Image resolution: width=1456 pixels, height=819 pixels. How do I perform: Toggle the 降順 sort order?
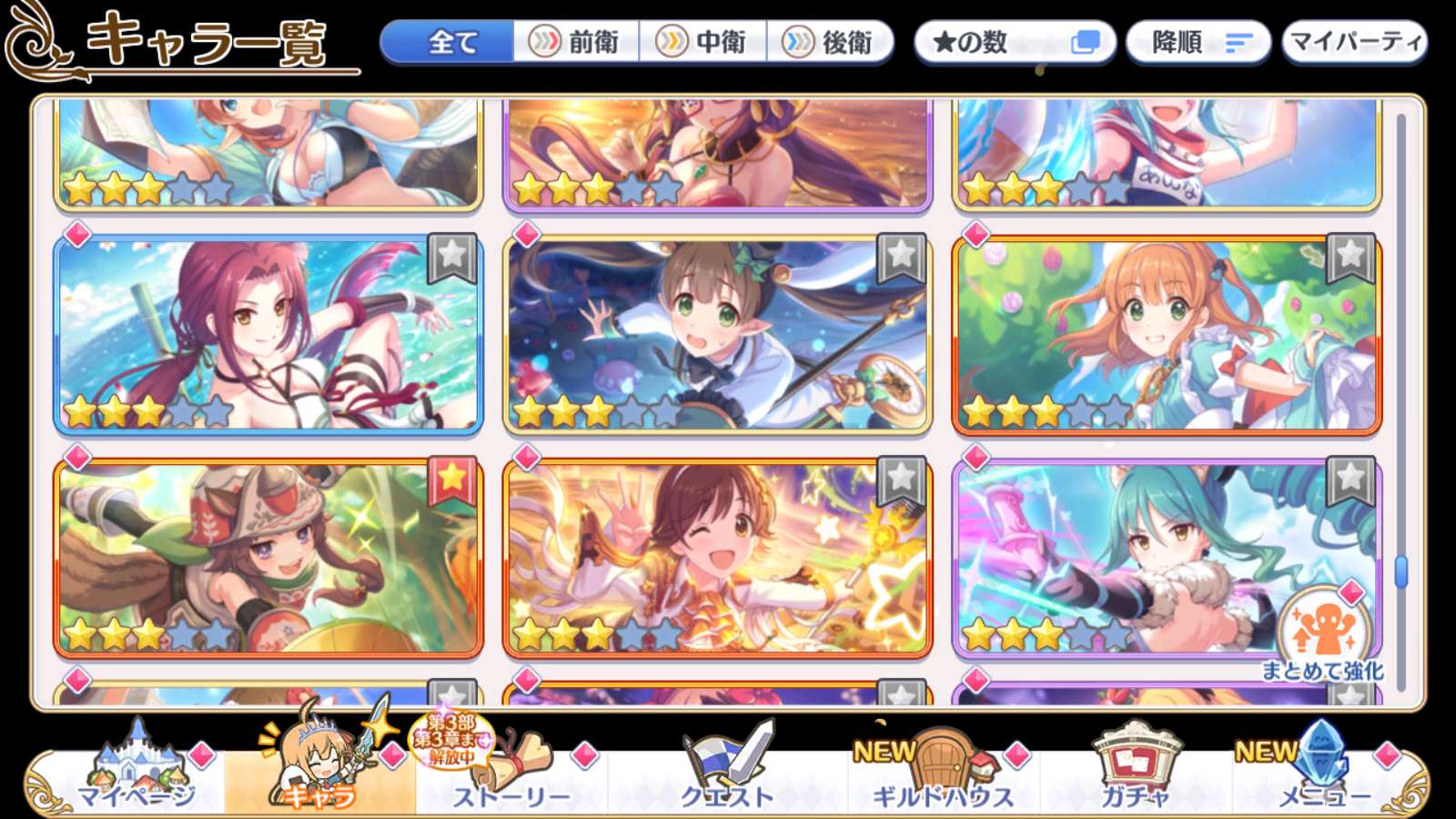point(1198,42)
